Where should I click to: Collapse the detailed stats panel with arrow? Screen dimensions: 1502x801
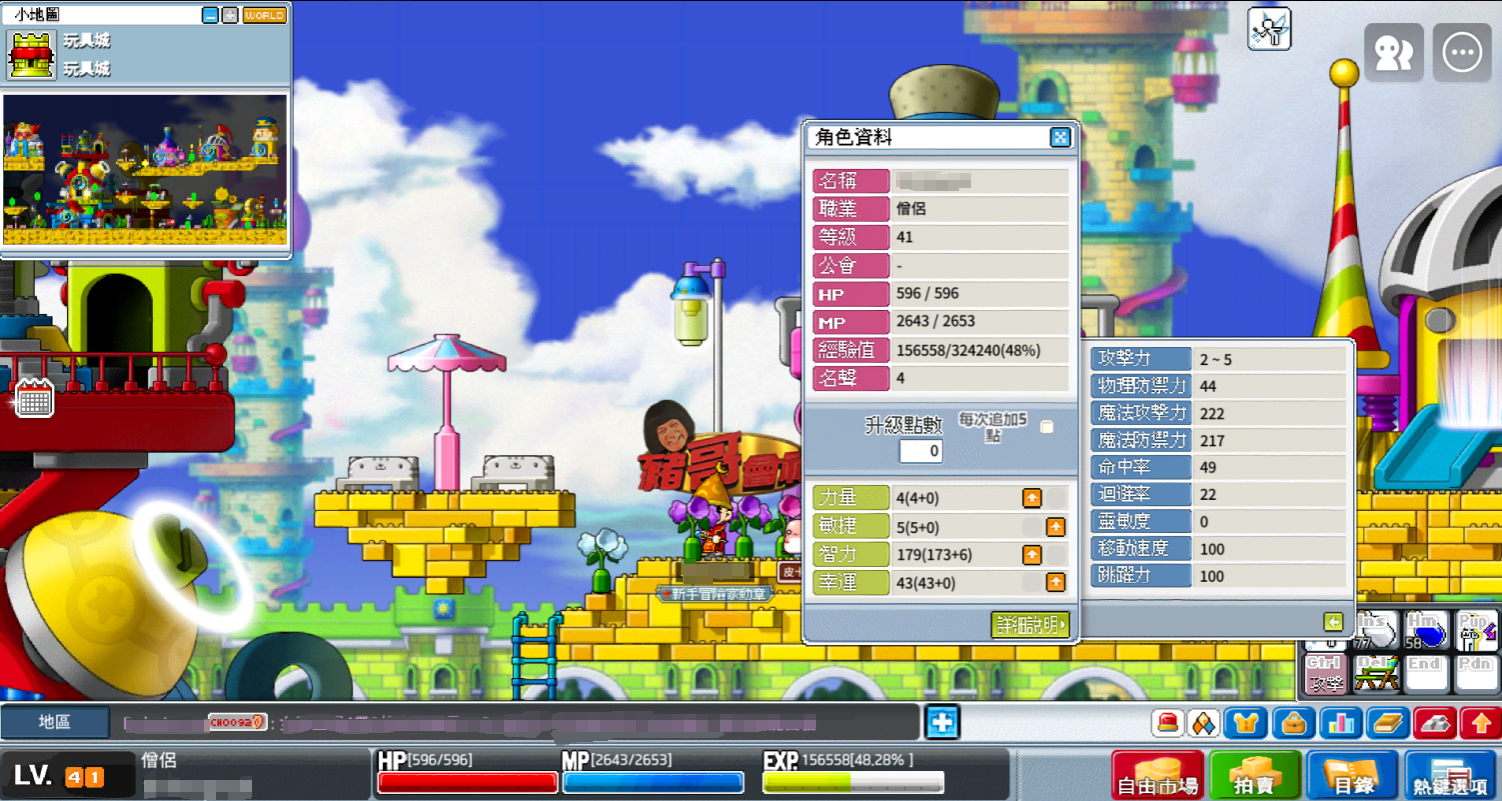pyautogui.click(x=1332, y=622)
